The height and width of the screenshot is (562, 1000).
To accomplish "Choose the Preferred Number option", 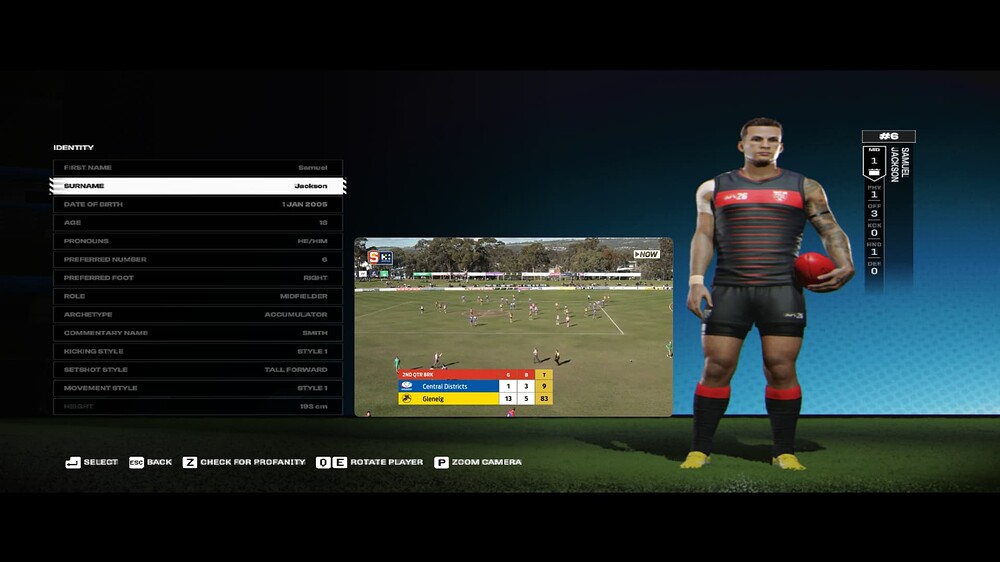I will coord(197,260).
